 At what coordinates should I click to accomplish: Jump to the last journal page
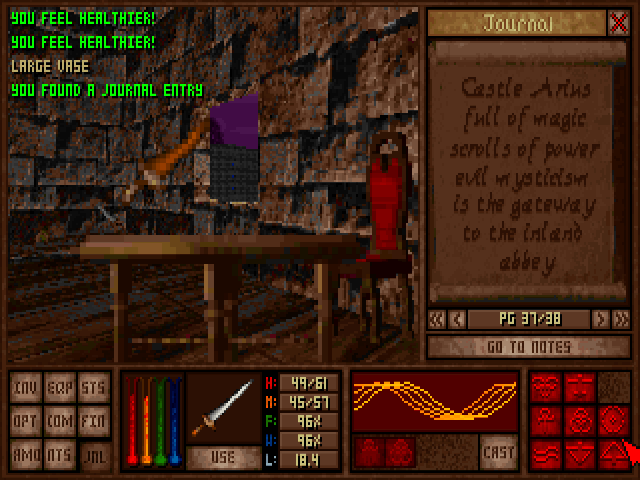click(621, 319)
